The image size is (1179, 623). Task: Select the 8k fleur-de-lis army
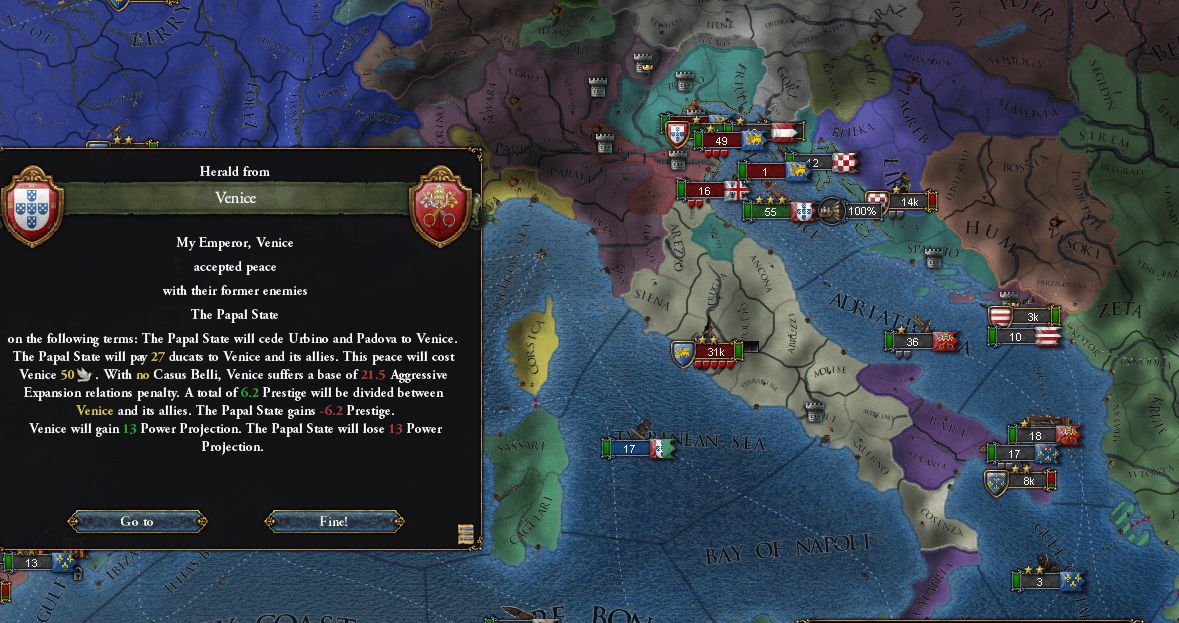(1028, 481)
